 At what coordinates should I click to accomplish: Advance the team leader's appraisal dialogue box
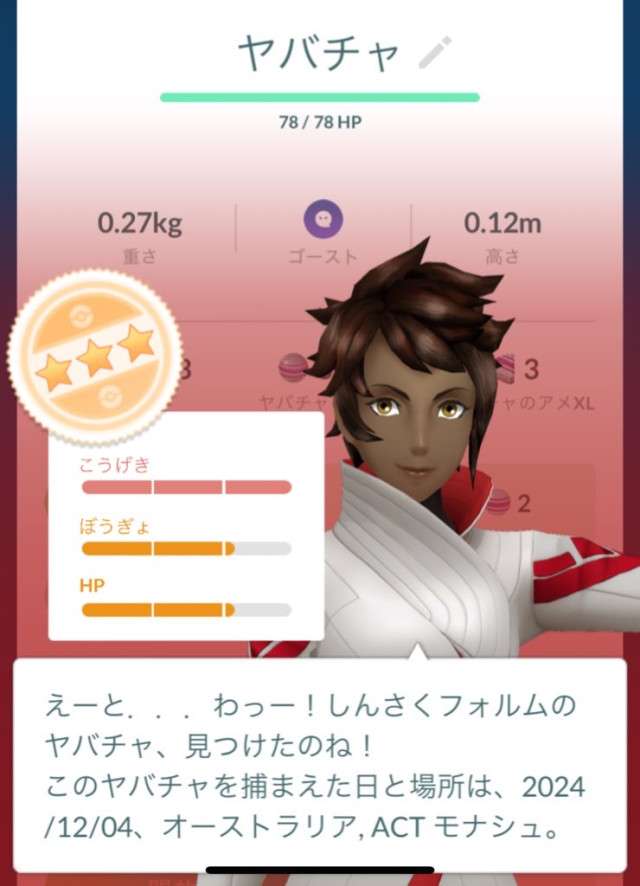point(320,765)
